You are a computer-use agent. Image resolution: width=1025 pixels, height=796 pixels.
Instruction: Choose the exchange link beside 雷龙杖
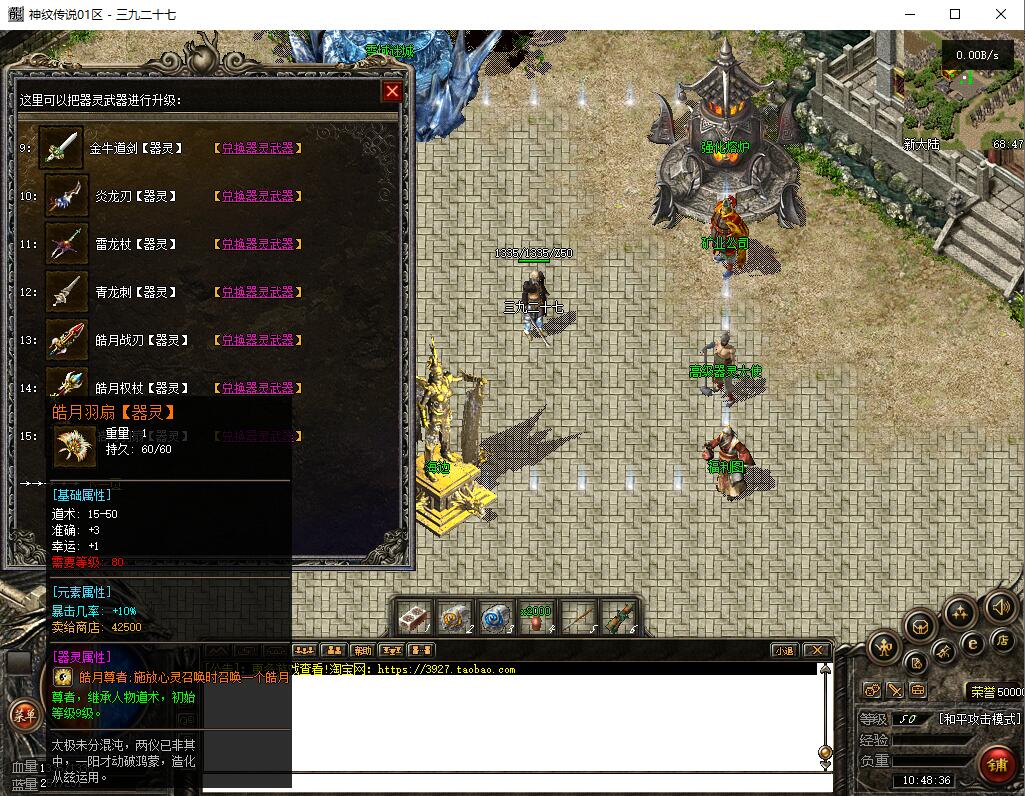coord(257,244)
